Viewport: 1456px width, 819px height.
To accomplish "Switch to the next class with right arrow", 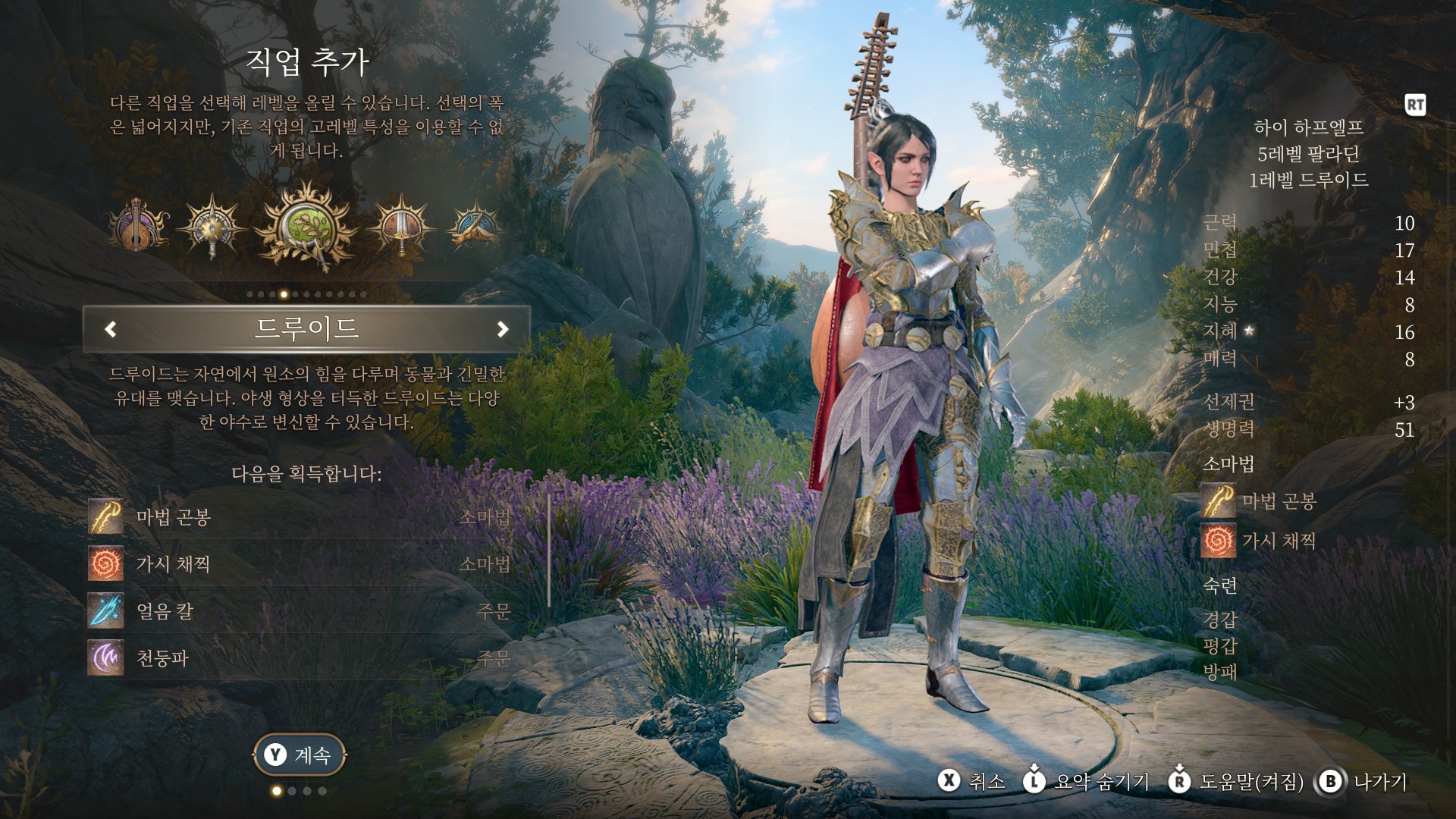I will [502, 329].
